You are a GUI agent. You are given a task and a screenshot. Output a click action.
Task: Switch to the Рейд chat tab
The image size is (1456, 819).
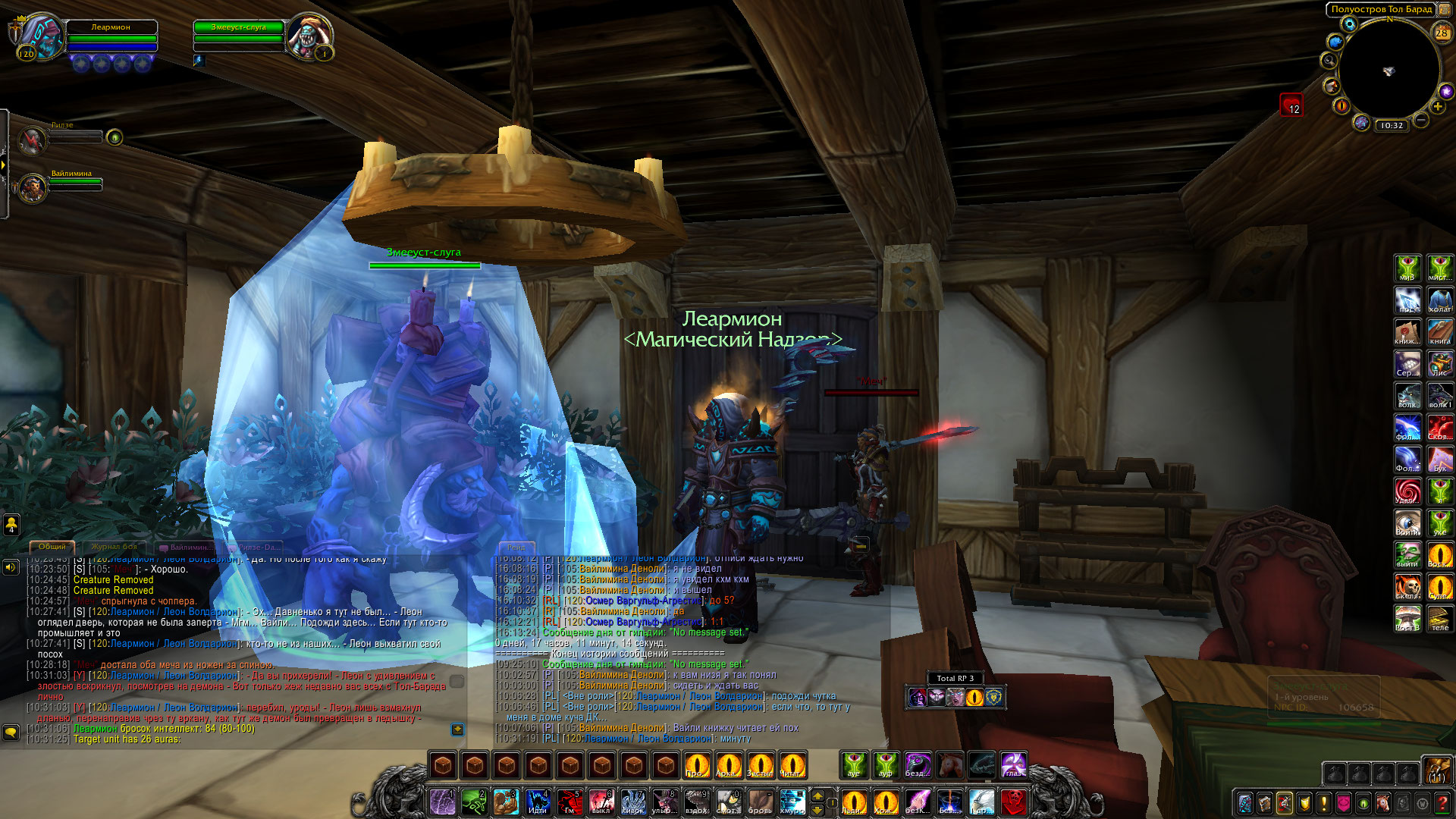click(516, 547)
